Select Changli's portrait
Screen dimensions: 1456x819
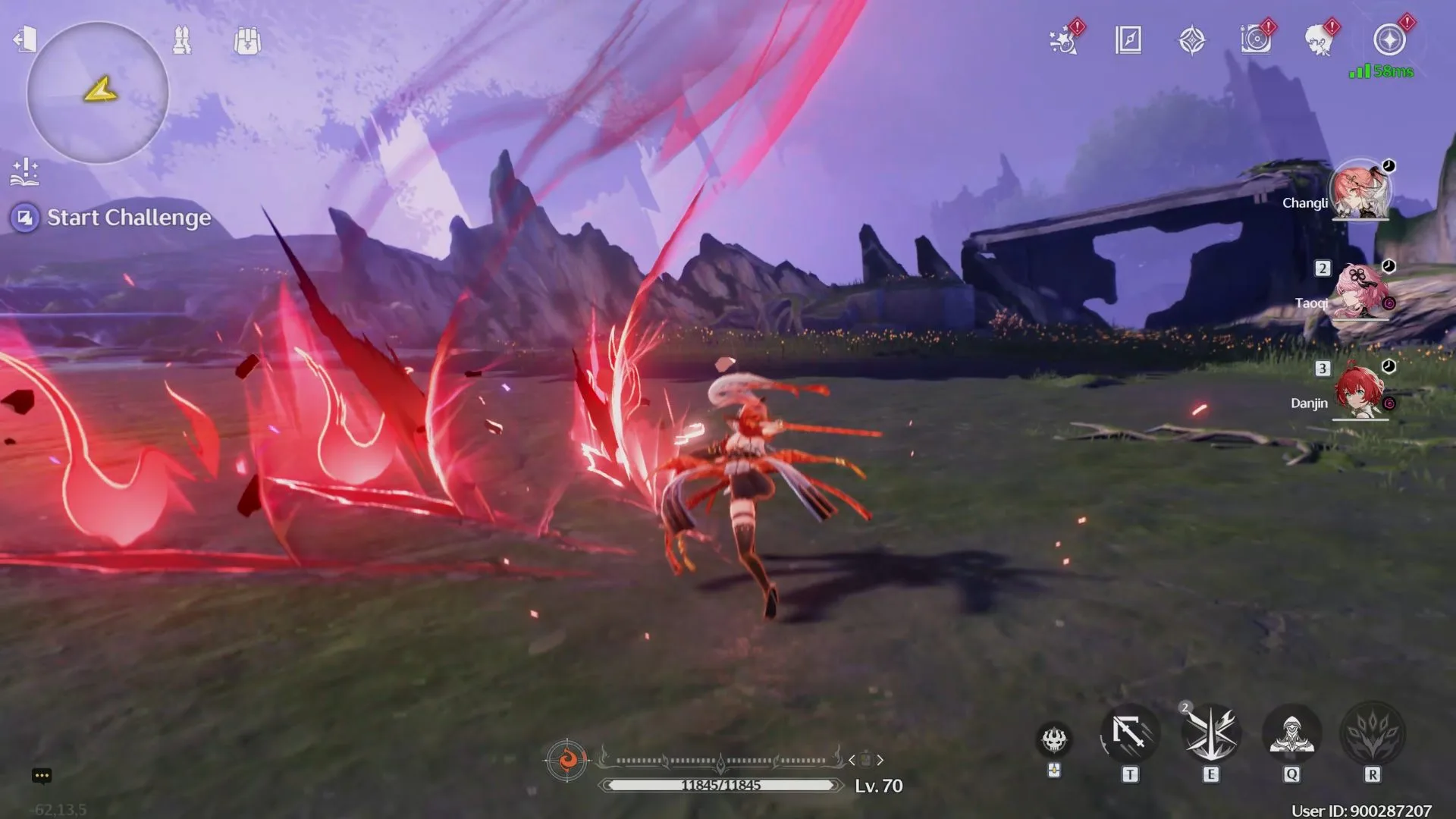pyautogui.click(x=1360, y=190)
